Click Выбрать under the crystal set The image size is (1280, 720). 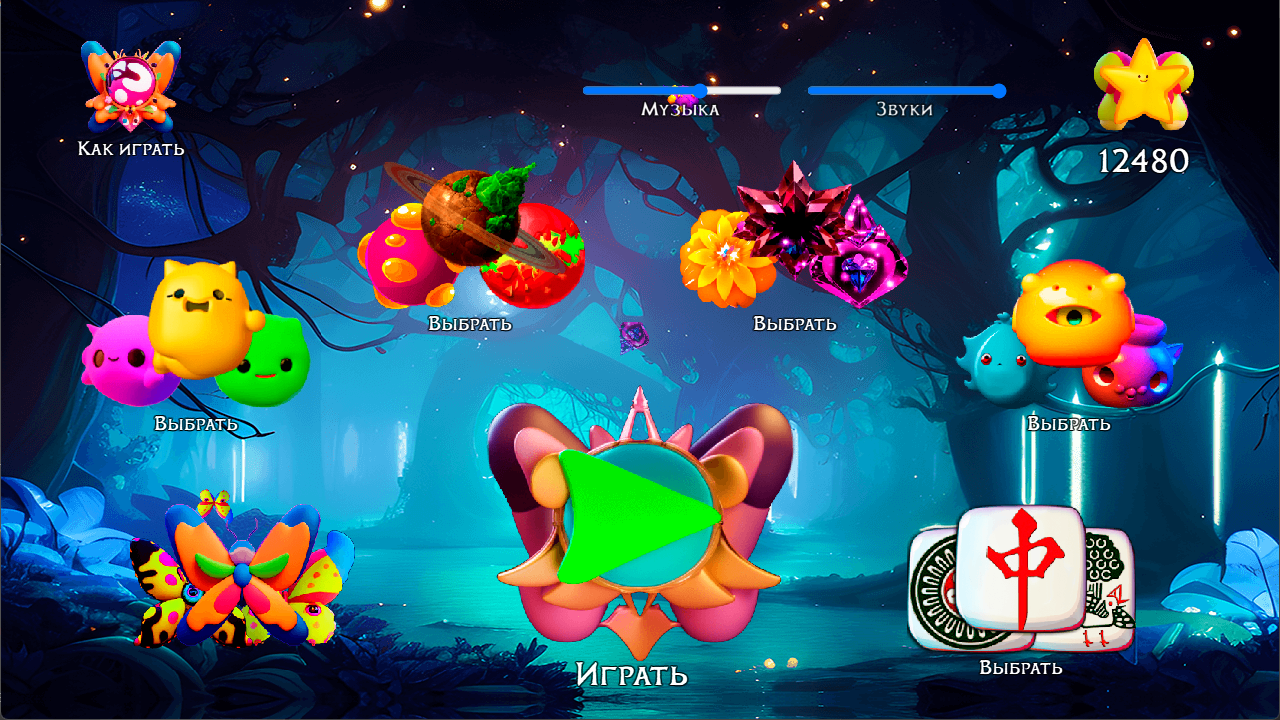[x=797, y=323]
